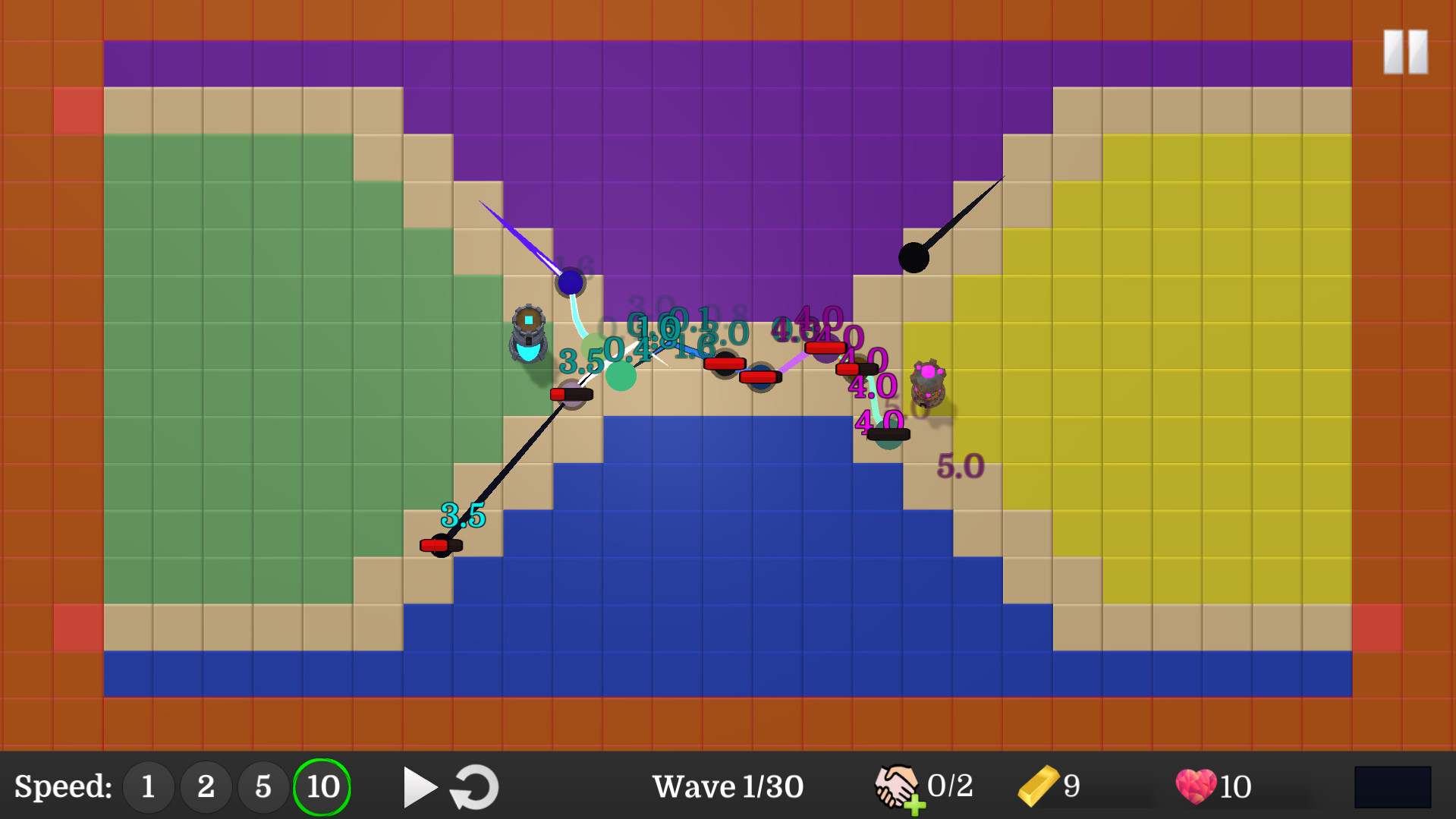Click the restart wave arrow icon

[473, 786]
